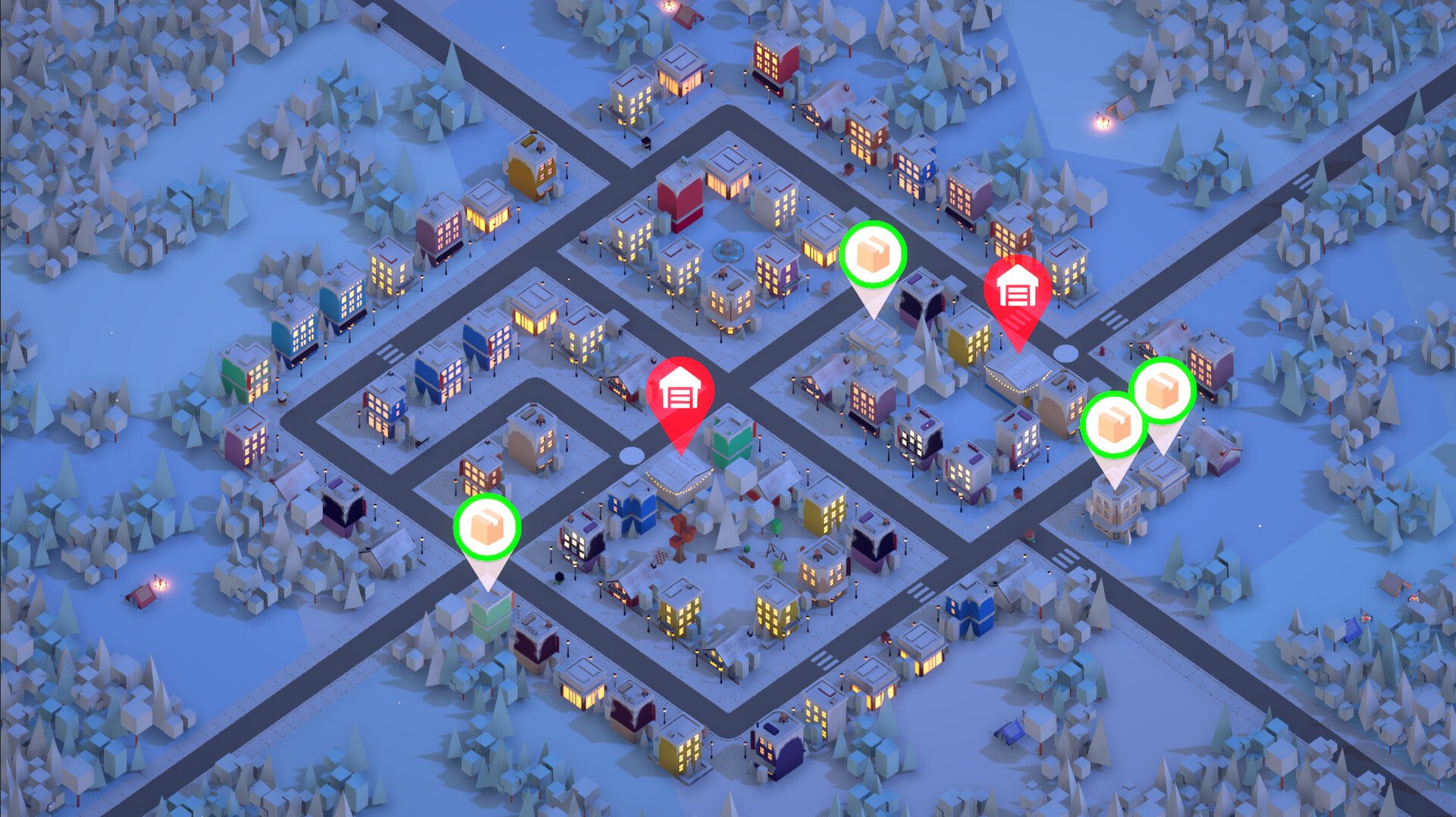This screenshot has width=1456, height=817.
Task: Select the package marker nearest the fountain plaza
Action: [x=873, y=255]
